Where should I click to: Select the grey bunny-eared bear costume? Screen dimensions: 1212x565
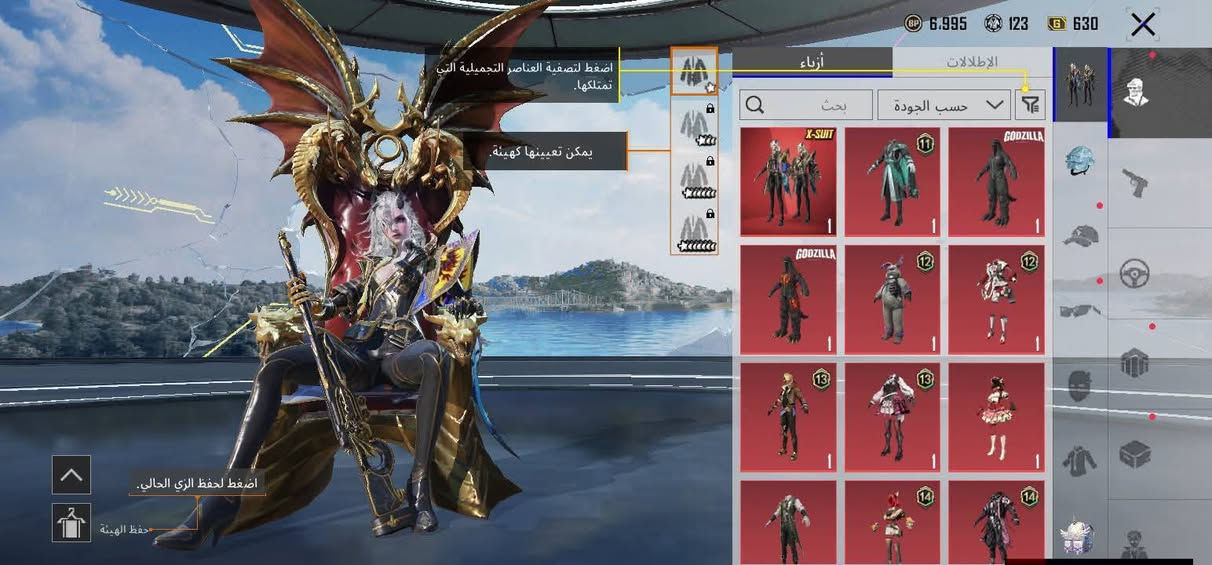click(x=892, y=299)
